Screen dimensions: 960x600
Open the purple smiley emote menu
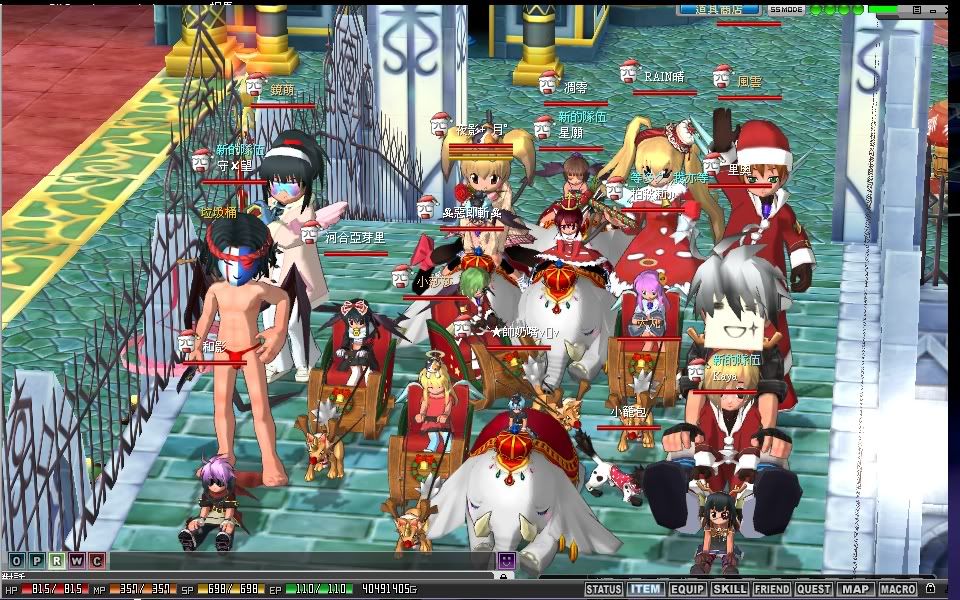point(507,561)
